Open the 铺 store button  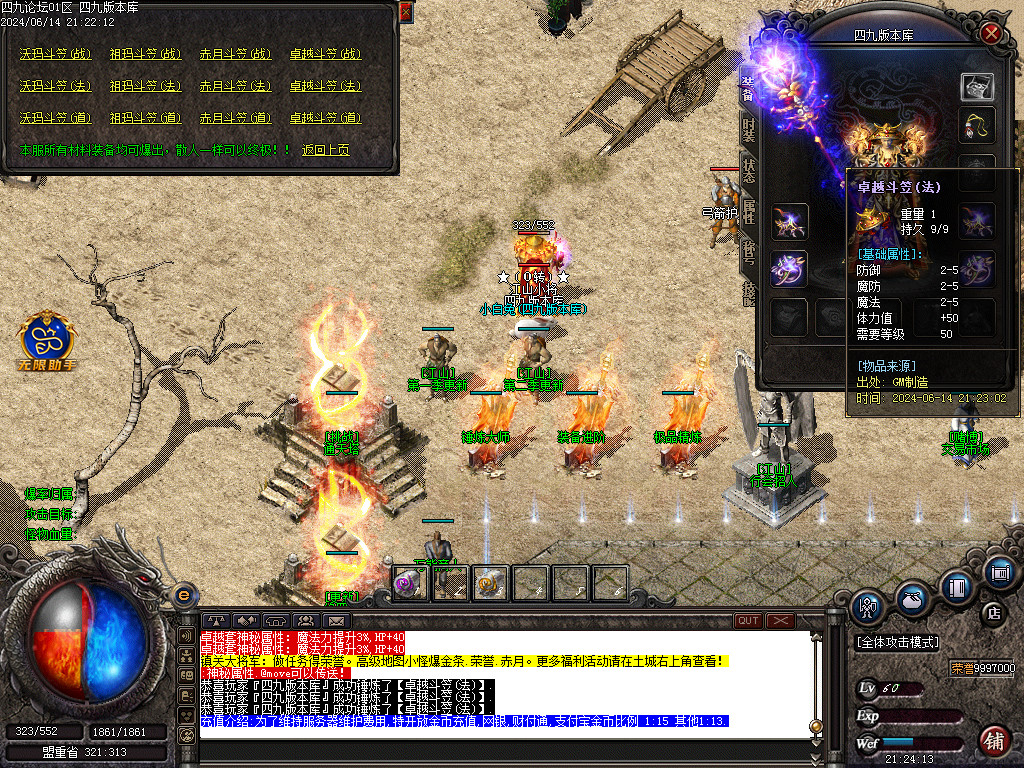993,741
